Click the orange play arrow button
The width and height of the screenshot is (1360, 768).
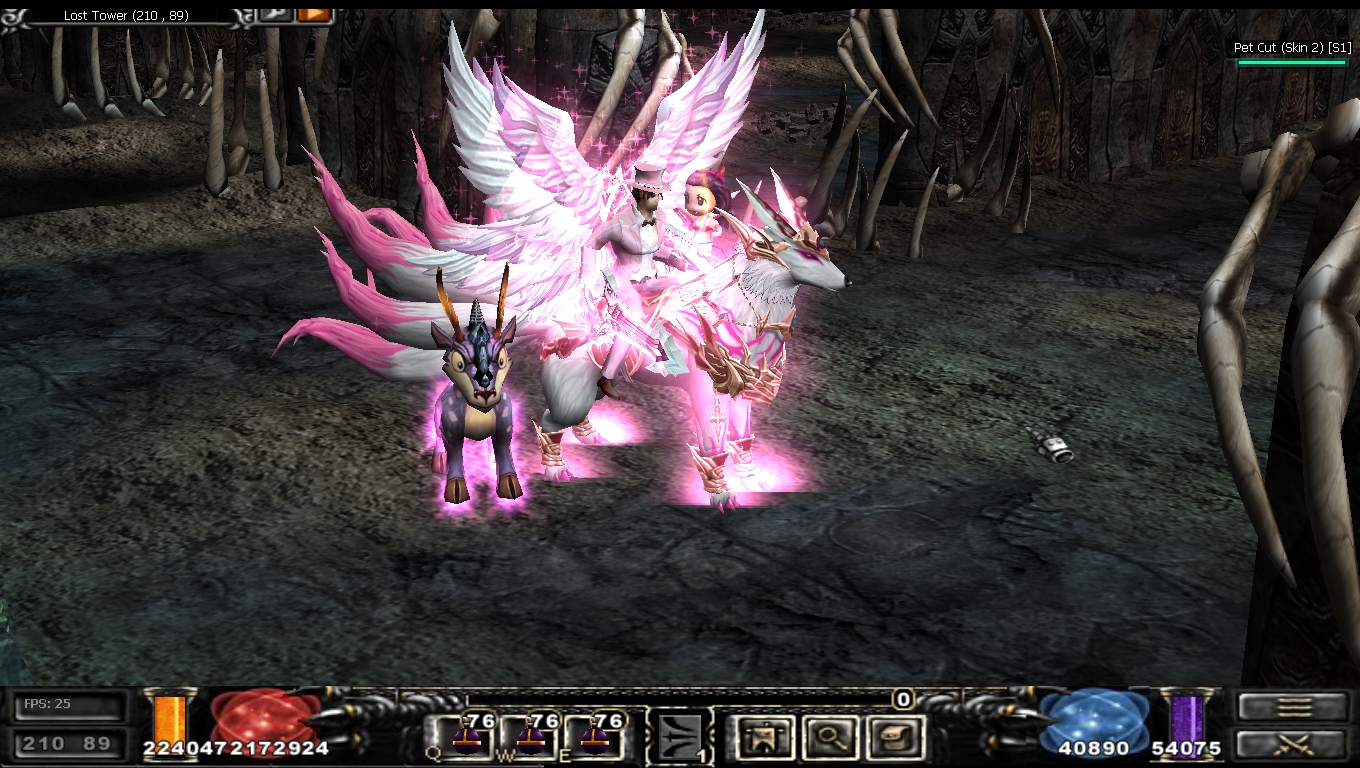point(314,14)
